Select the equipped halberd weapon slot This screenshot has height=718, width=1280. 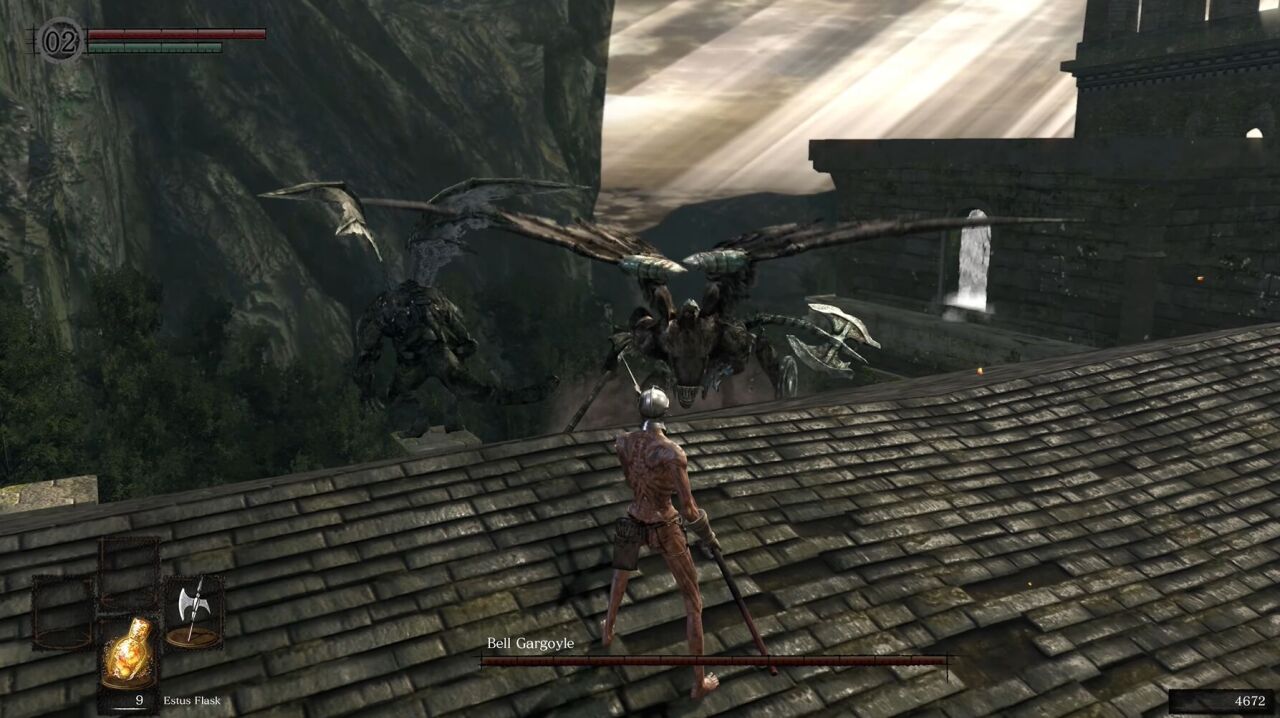(193, 609)
